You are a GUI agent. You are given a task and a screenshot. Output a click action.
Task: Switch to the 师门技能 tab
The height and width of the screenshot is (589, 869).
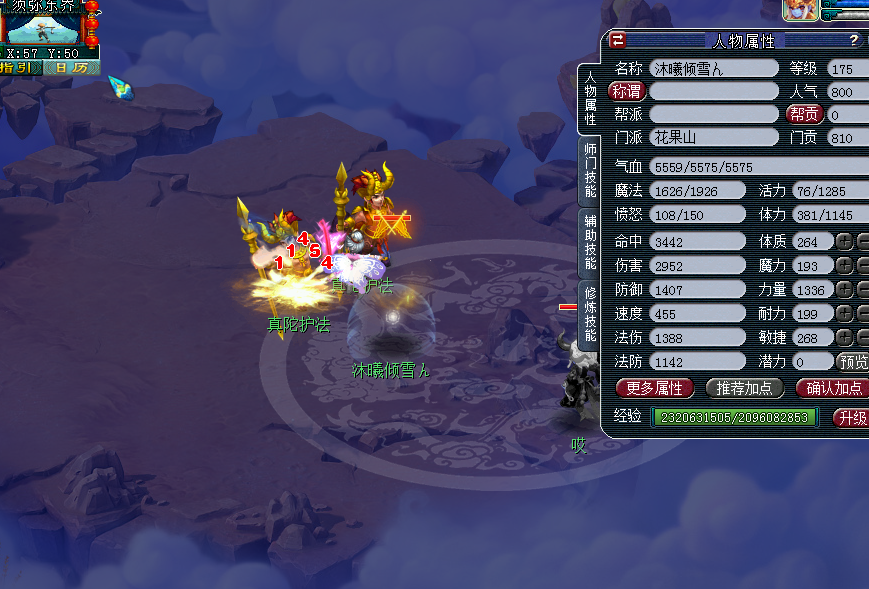coord(590,170)
